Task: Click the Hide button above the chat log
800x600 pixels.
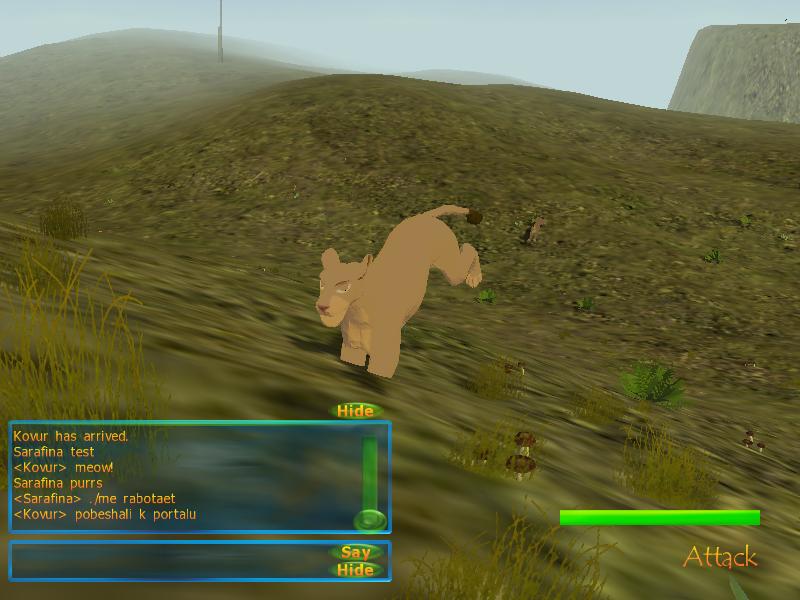Action: pos(355,411)
